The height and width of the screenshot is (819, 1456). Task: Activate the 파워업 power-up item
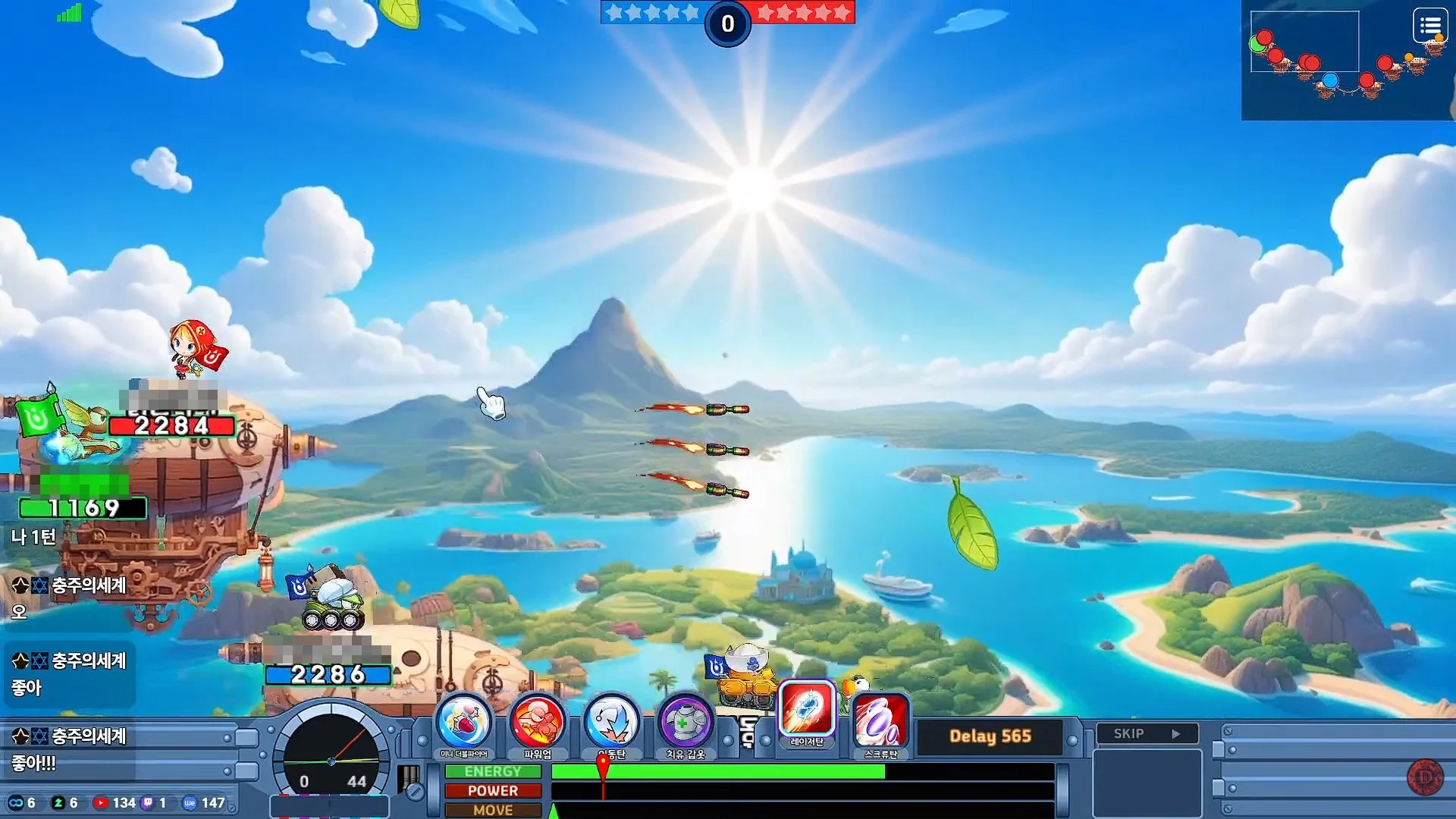[x=537, y=723]
